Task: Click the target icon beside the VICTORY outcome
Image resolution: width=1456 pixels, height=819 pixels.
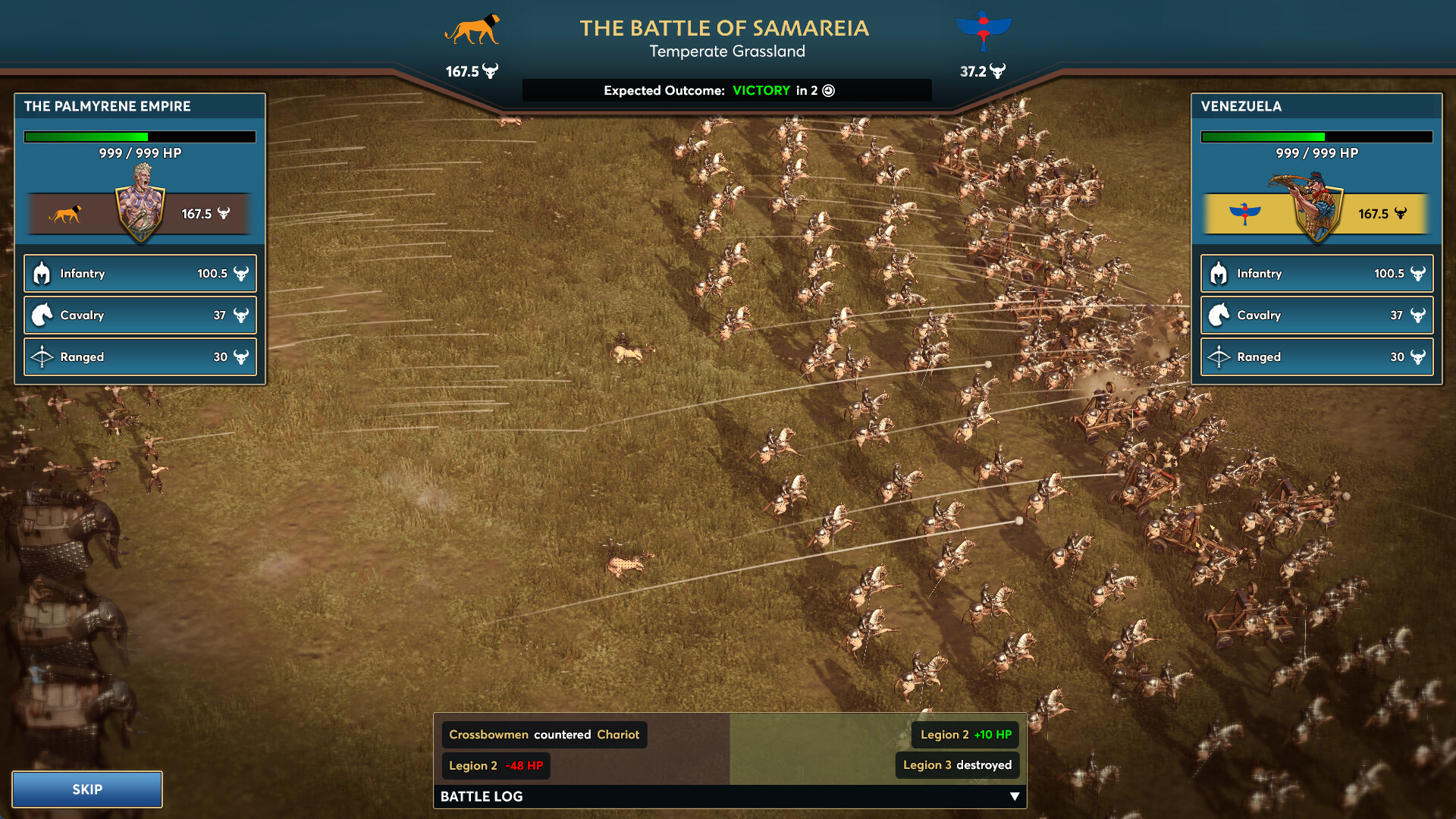Action: pyautogui.click(x=827, y=90)
